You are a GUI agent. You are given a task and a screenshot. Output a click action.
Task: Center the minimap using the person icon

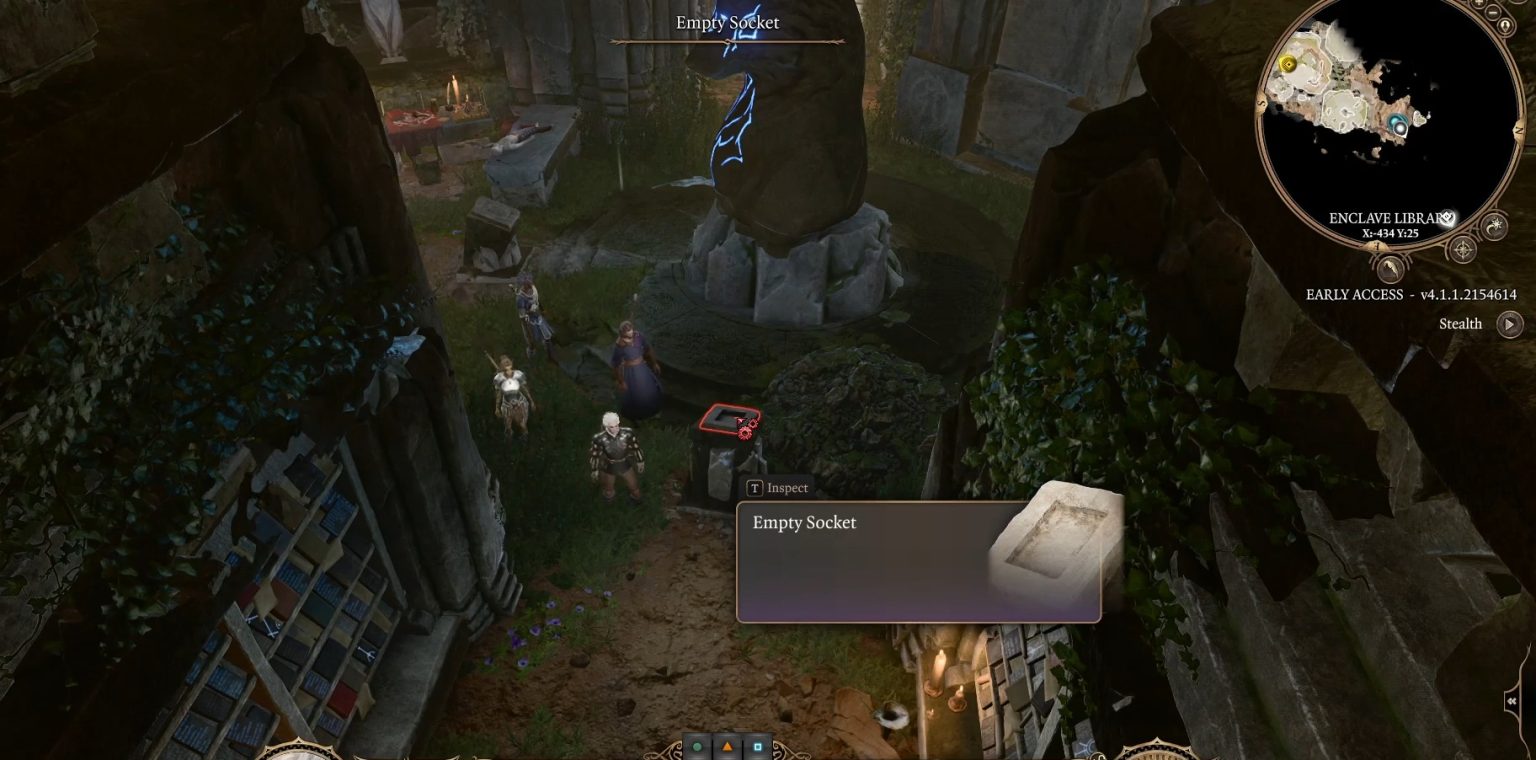1505,27
